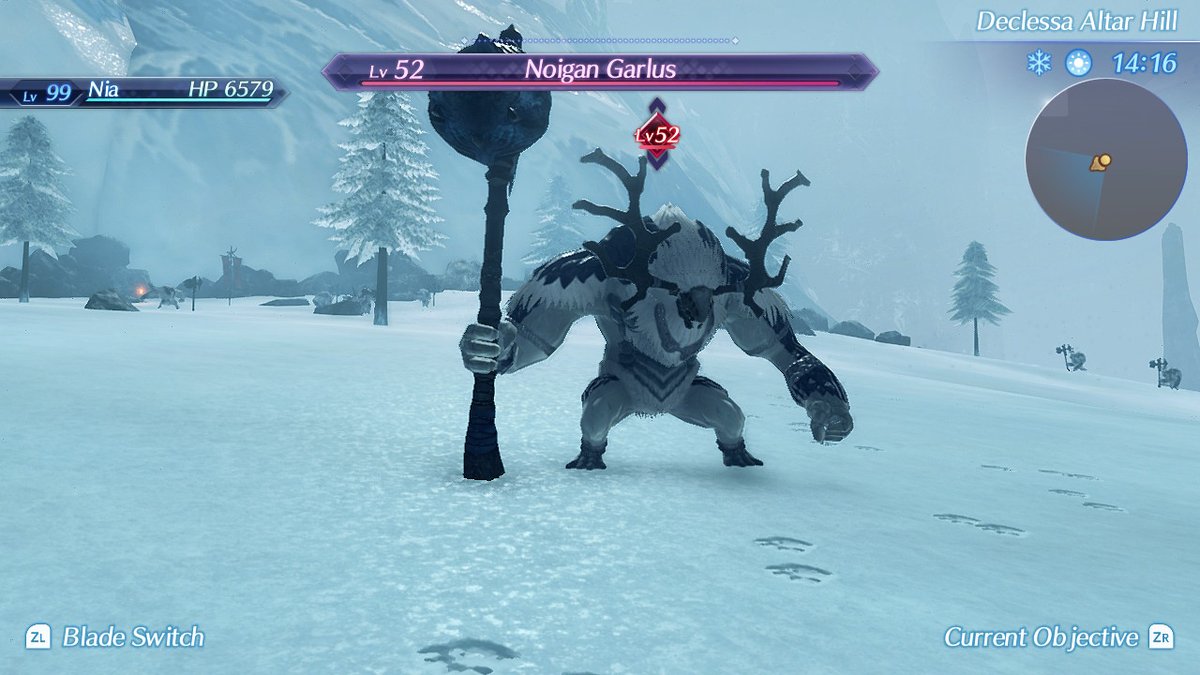Click the Noigan Garlus target nameplate
1200x675 pixels.
(600, 71)
